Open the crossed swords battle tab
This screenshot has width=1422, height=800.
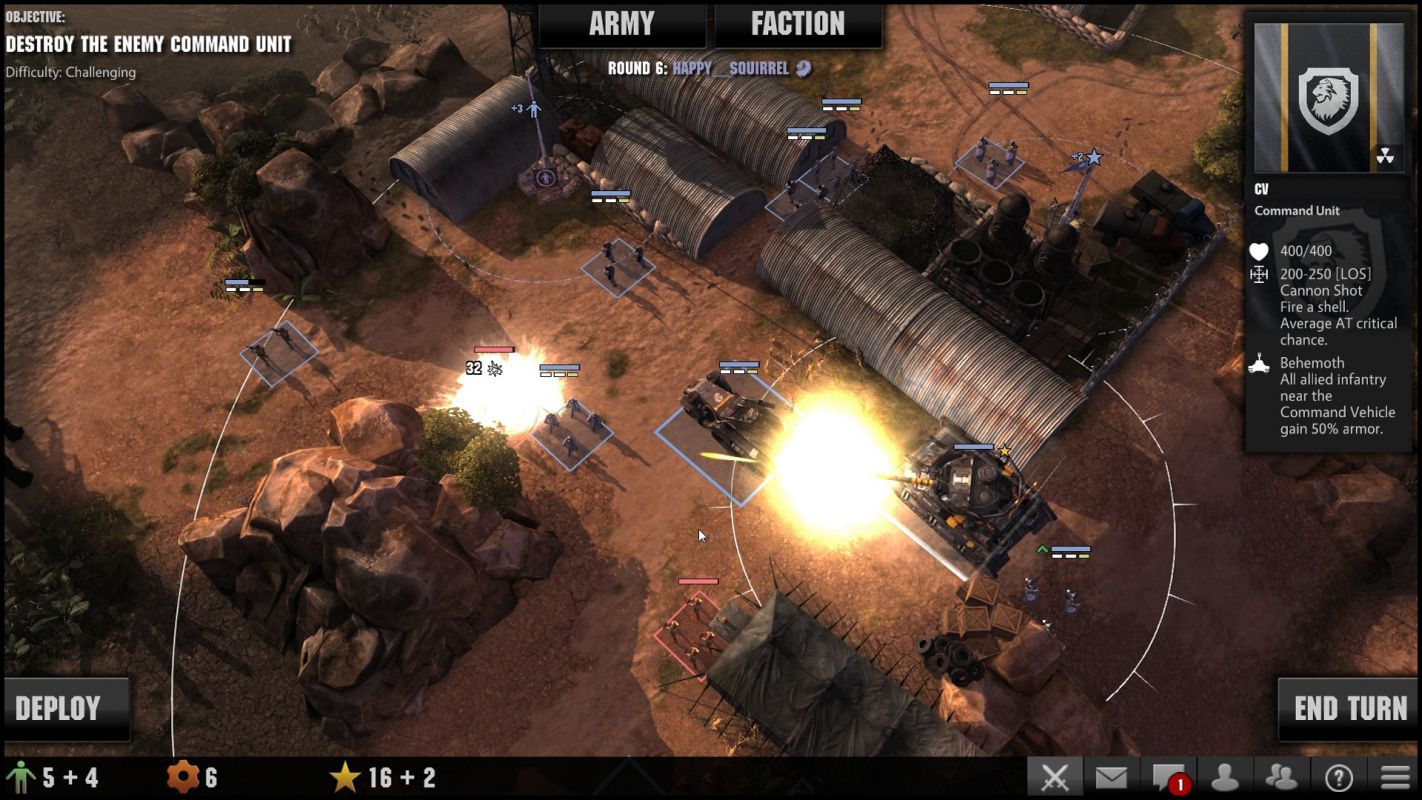(1055, 777)
